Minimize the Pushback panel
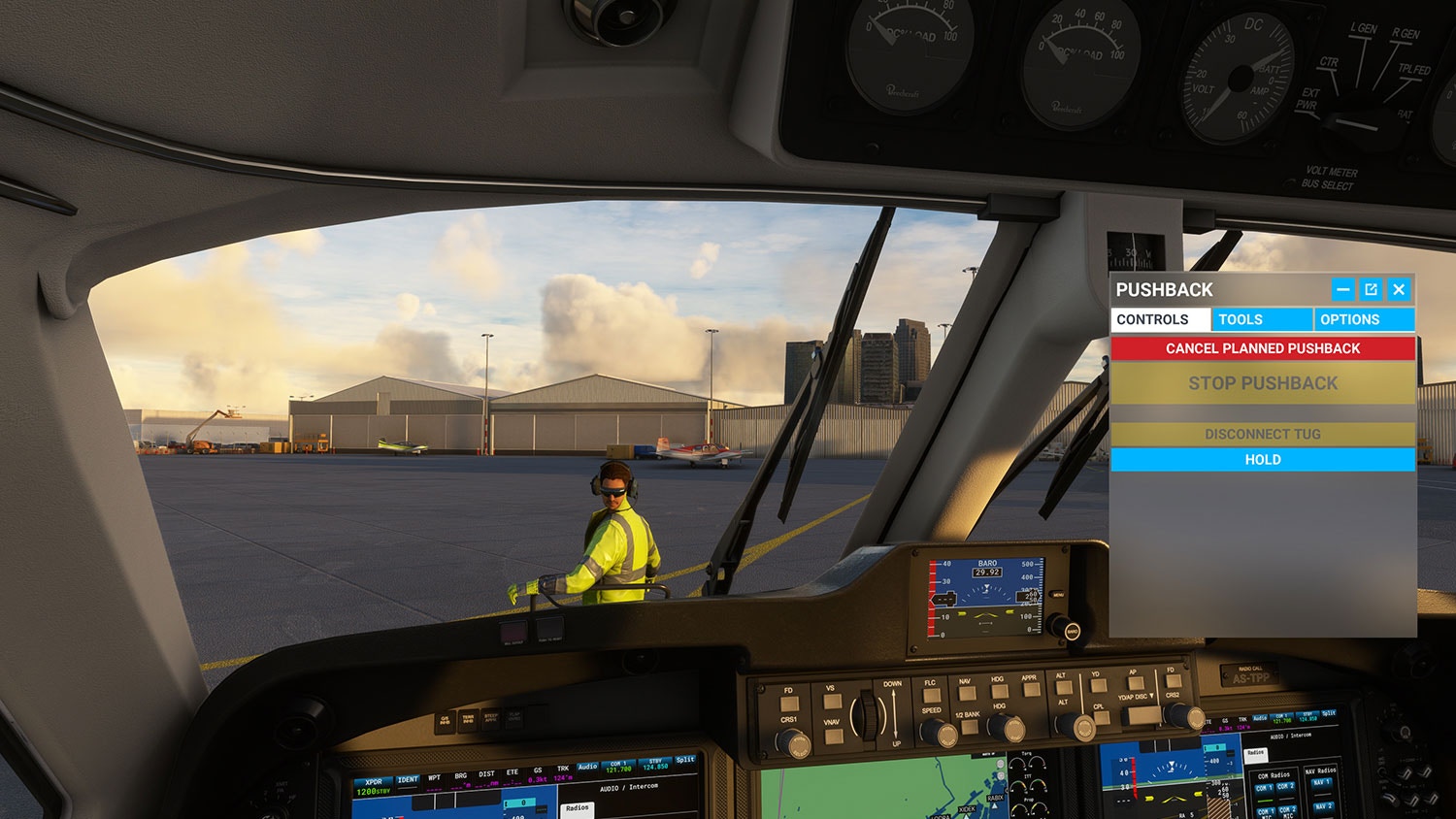The width and height of the screenshot is (1456, 819). [x=1342, y=289]
